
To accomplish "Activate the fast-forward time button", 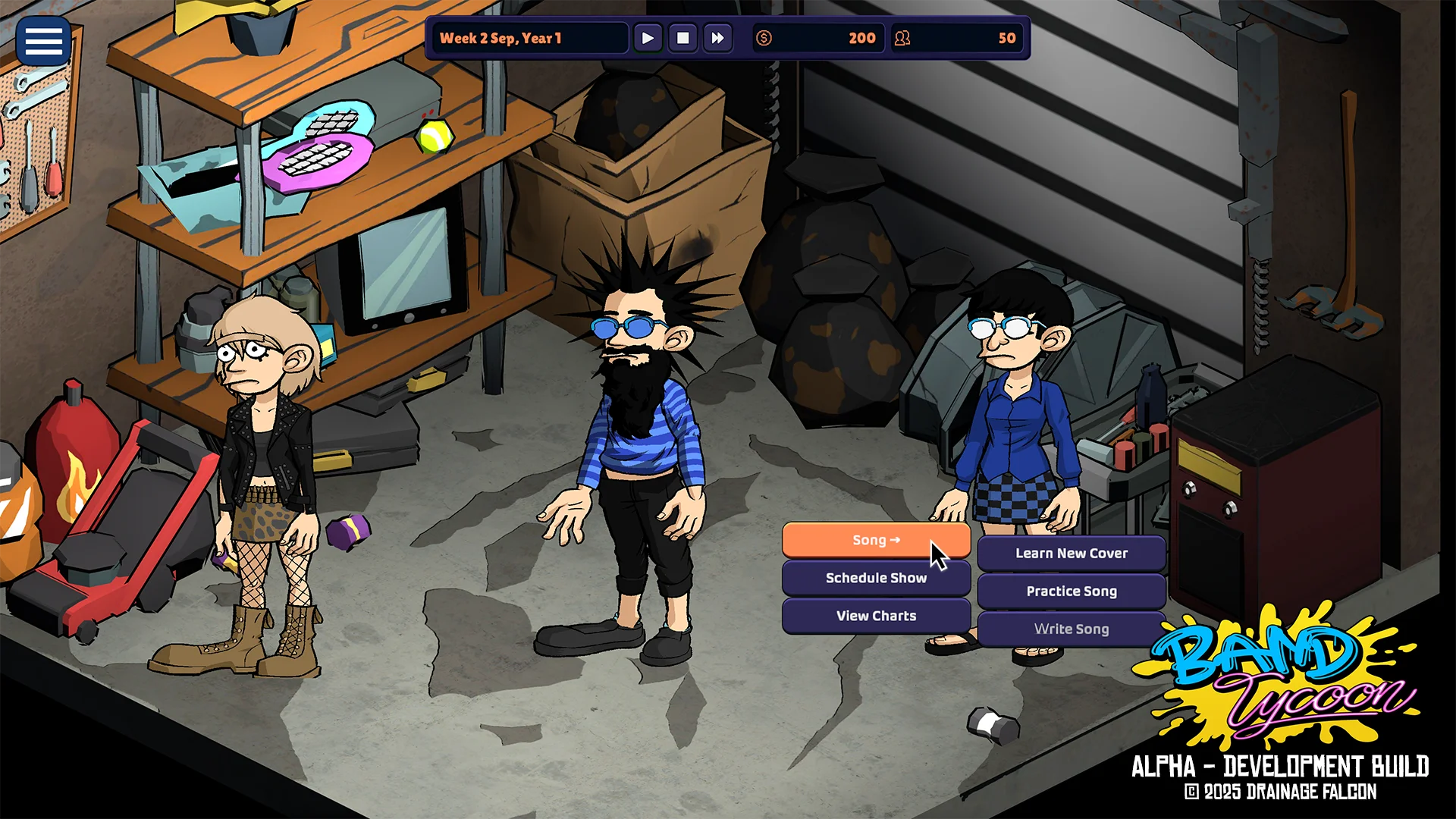I will click(717, 38).
